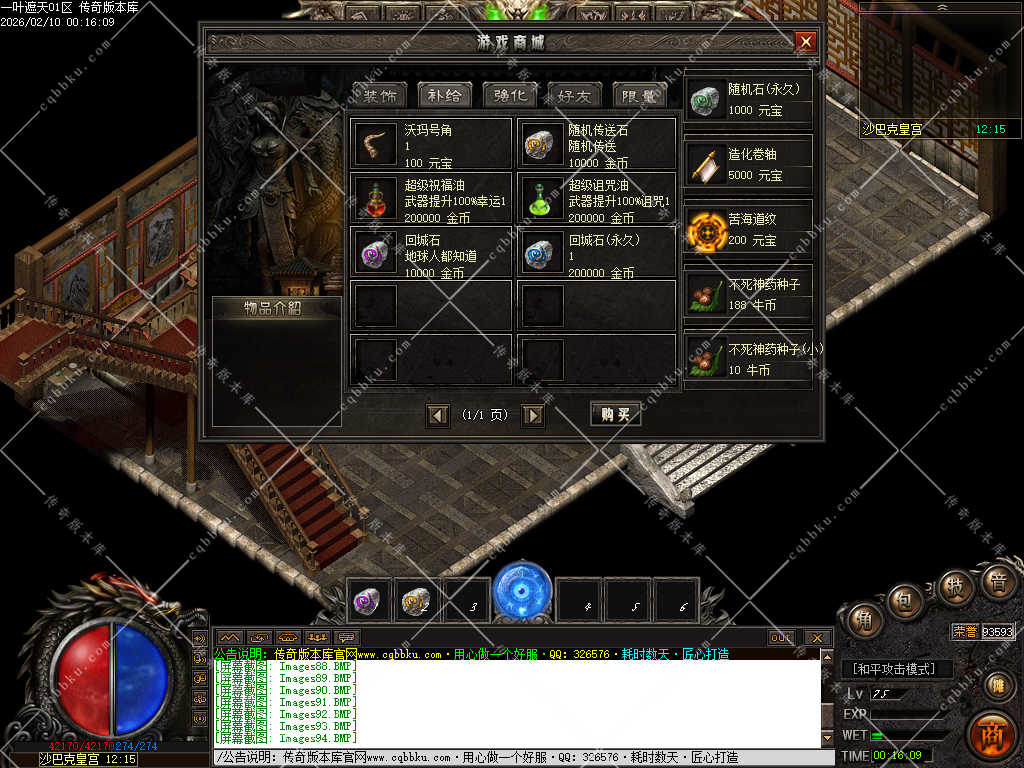
Task: Open the 限量 limited tab
Action: [639, 95]
